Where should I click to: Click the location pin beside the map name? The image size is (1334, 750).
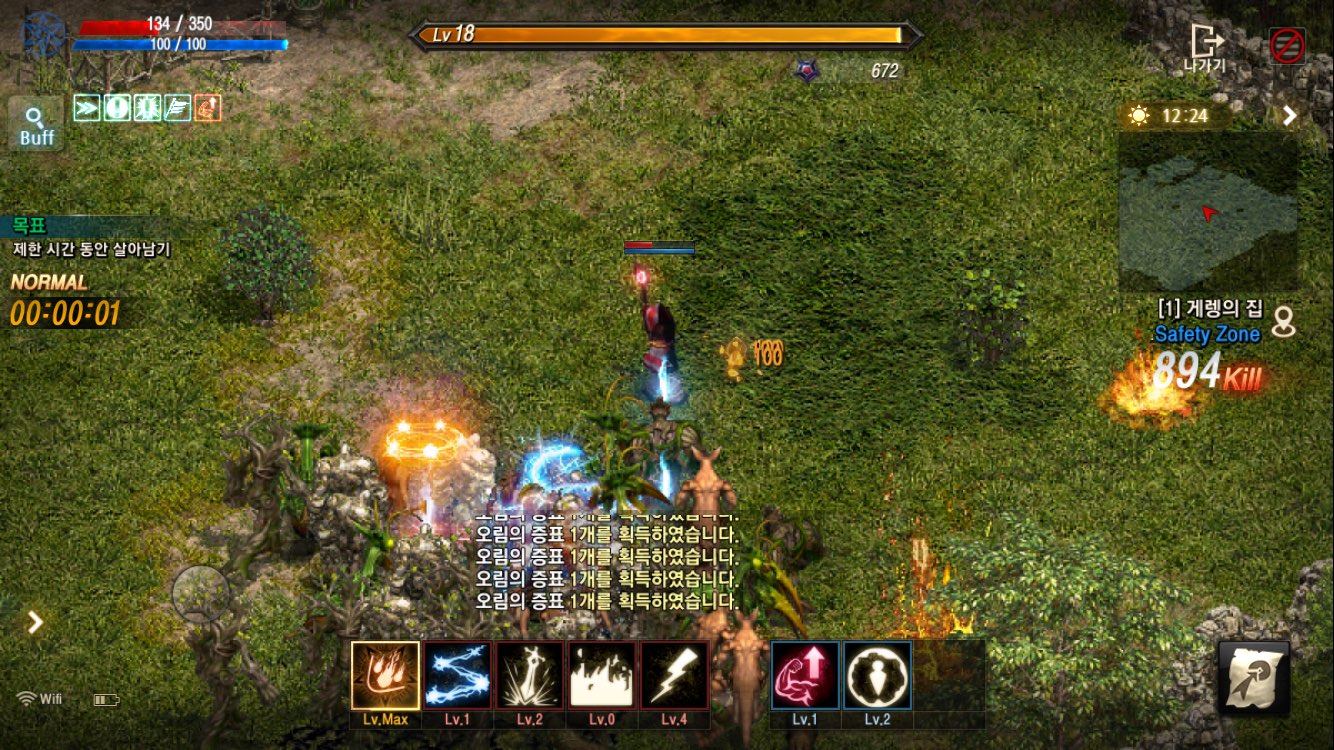[x=1283, y=321]
